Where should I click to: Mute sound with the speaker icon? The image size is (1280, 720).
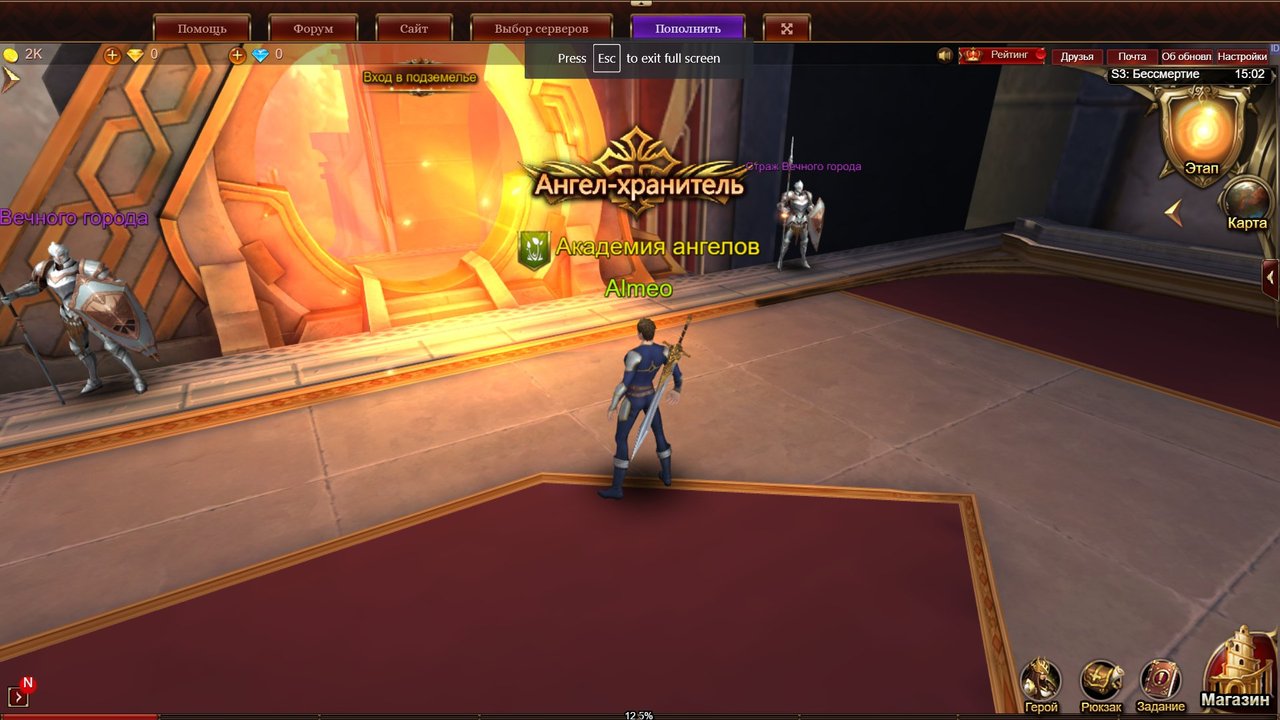click(x=945, y=55)
